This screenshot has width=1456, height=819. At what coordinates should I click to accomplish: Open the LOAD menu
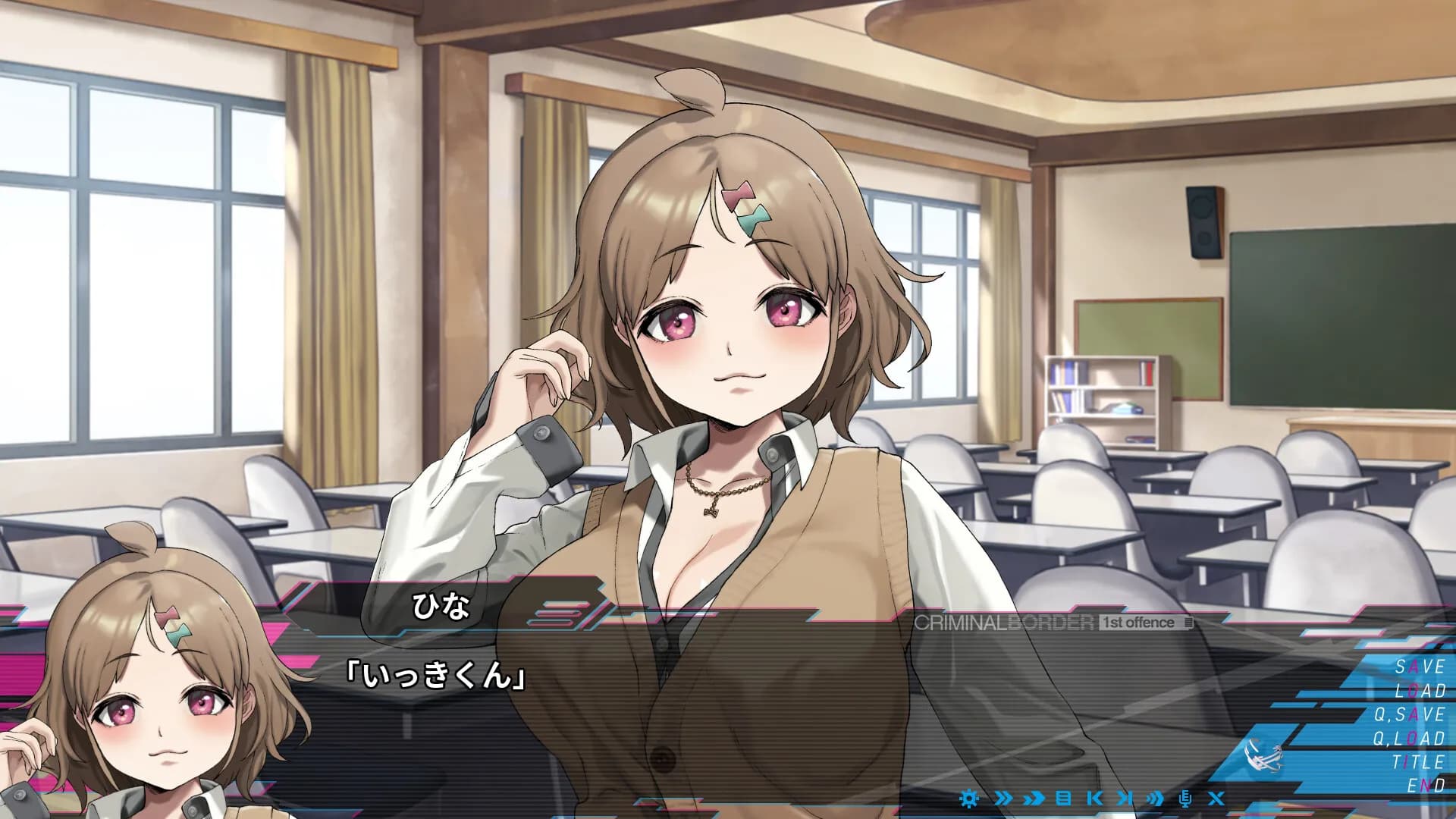(1420, 690)
